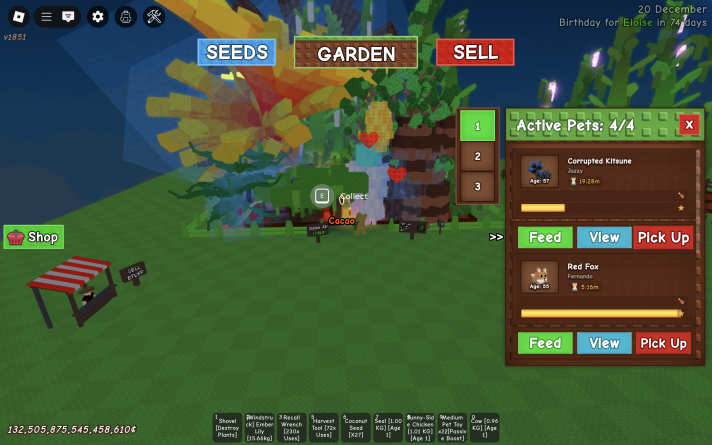Viewport: 712px width, 445px height.
Task: Equip the Coconut Seed from the hotbar
Action: (354, 427)
